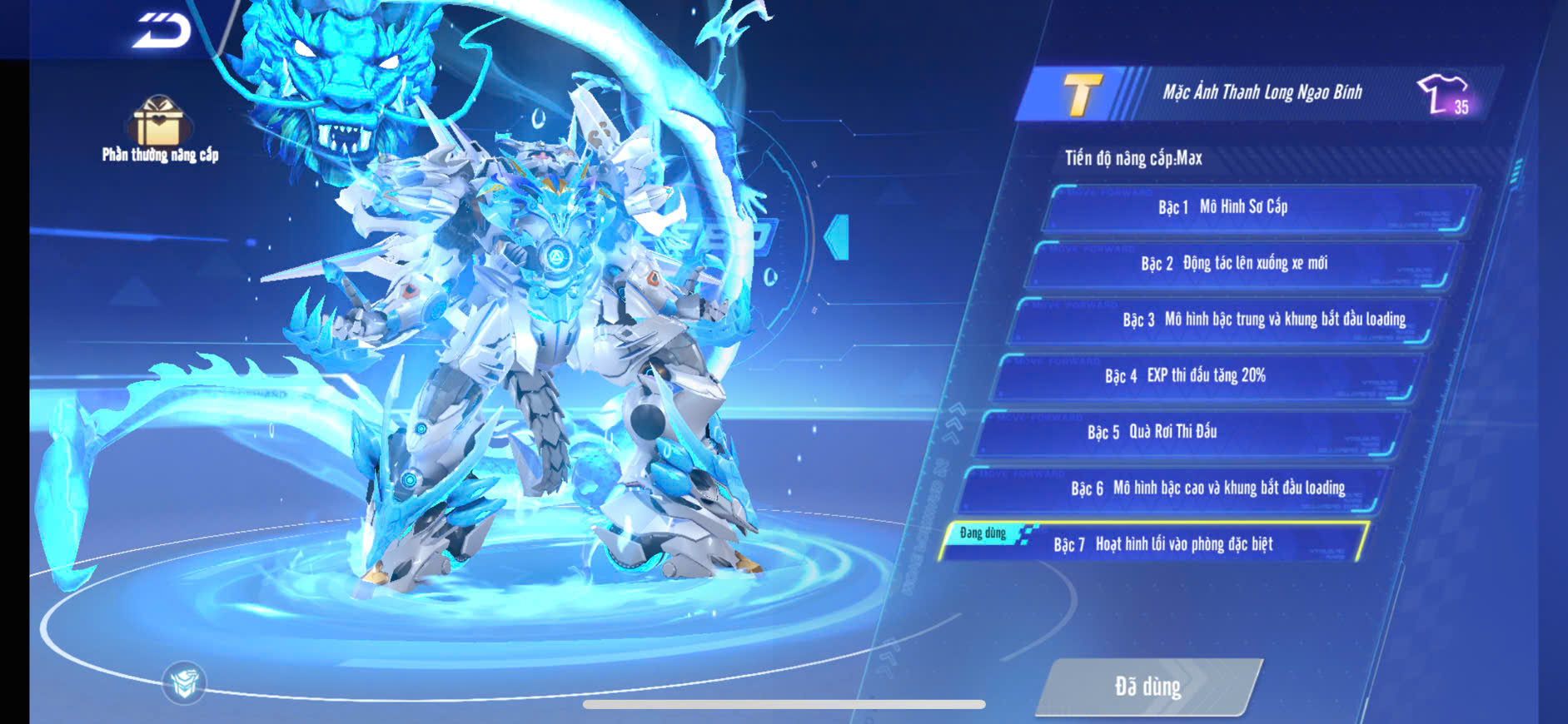The width and height of the screenshot is (1568, 724).
Task: Select the Bậc 3 mô hình bậc trung row
Action: click(x=1222, y=320)
